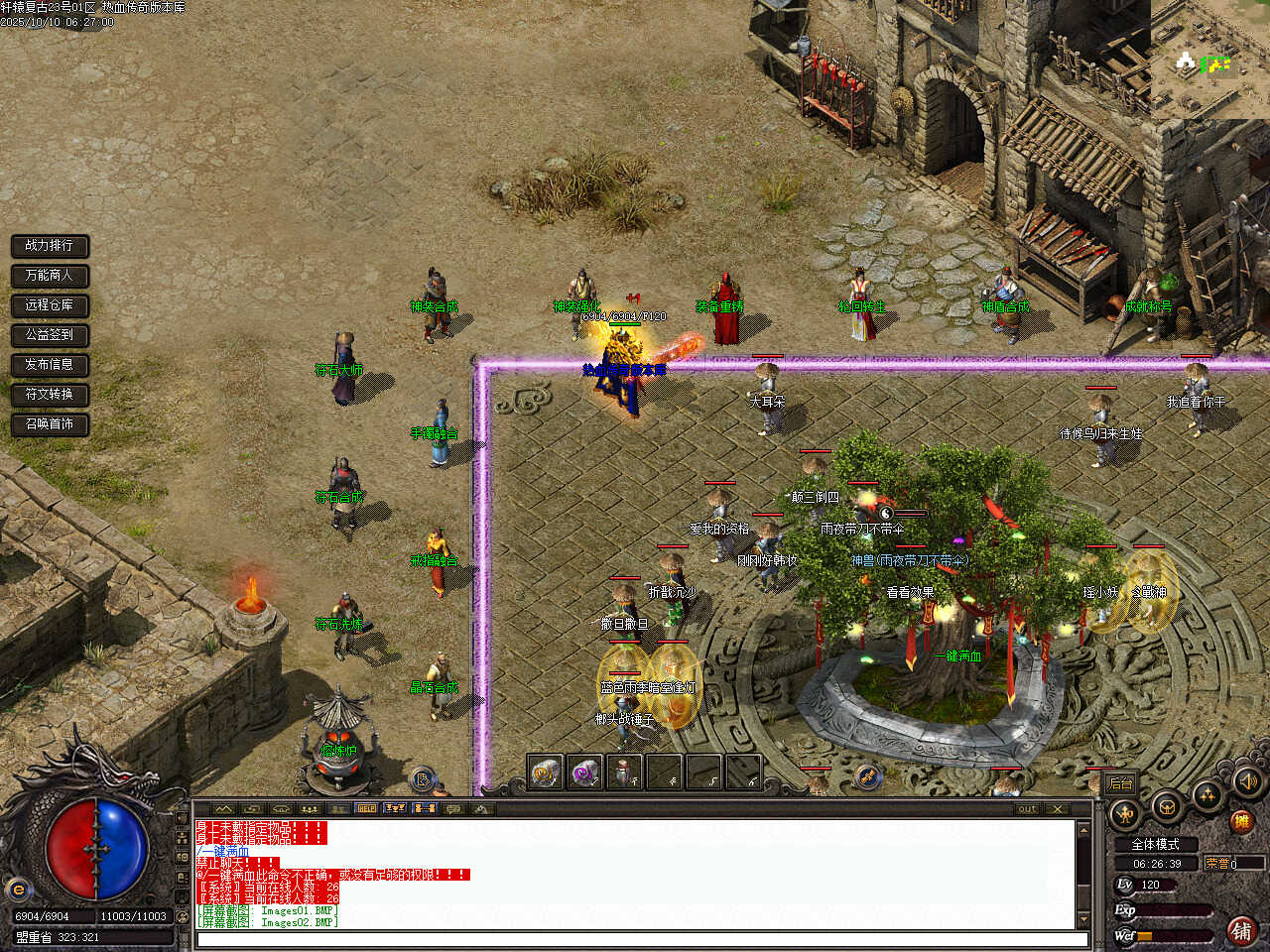The image size is (1270, 952).
Task: Open the red 铺 shop button
Action: (1241, 930)
